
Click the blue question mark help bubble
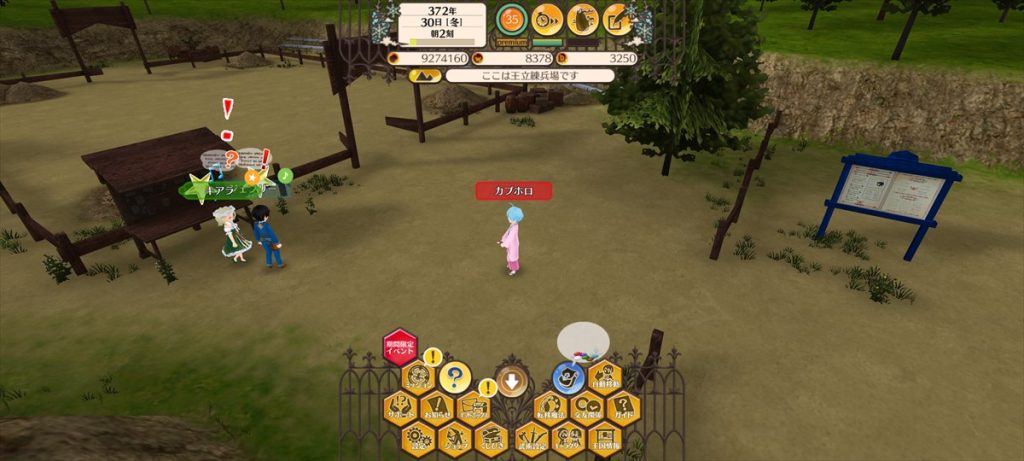pyautogui.click(x=454, y=377)
